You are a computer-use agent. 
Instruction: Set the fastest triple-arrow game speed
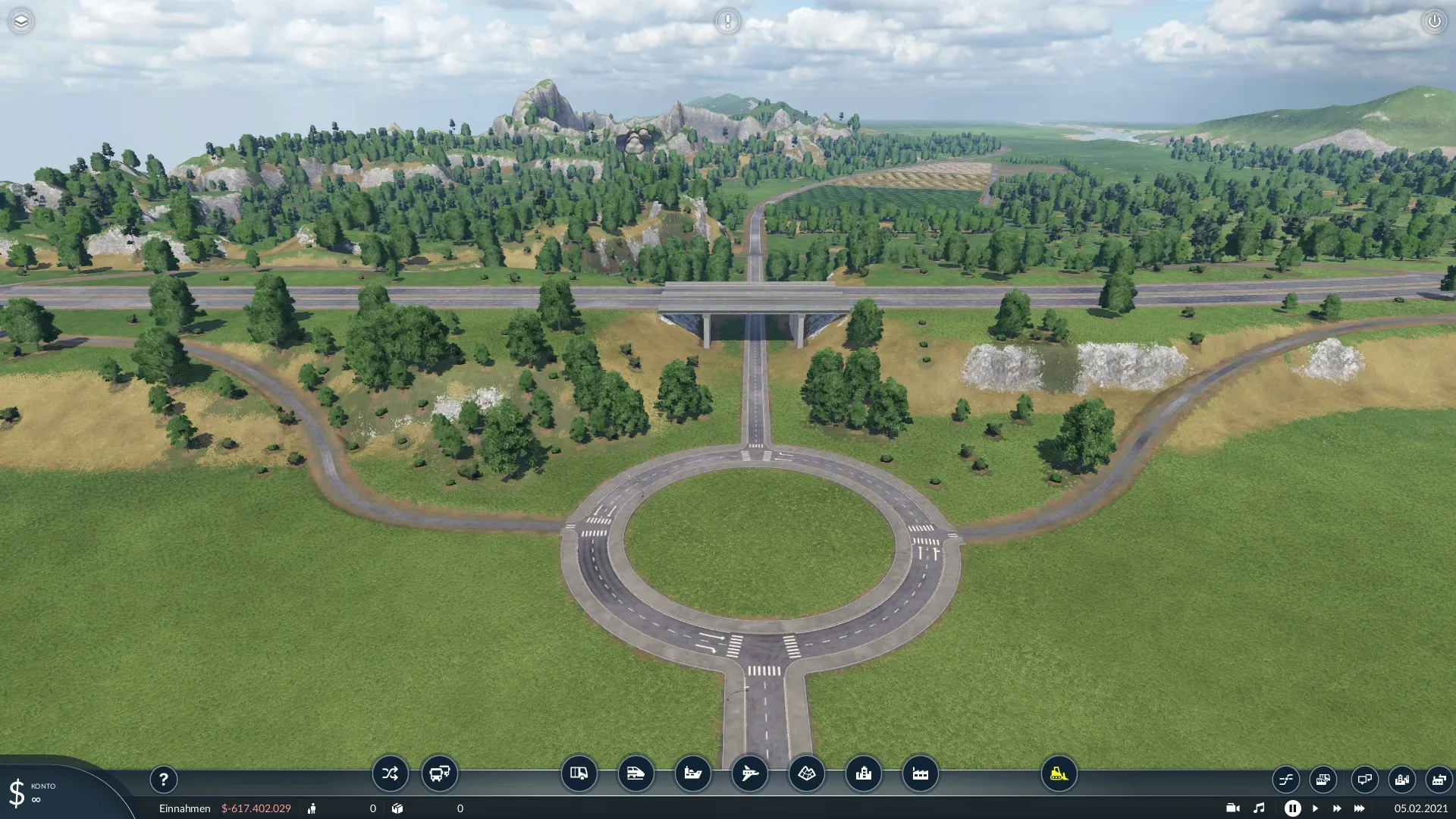1359,808
